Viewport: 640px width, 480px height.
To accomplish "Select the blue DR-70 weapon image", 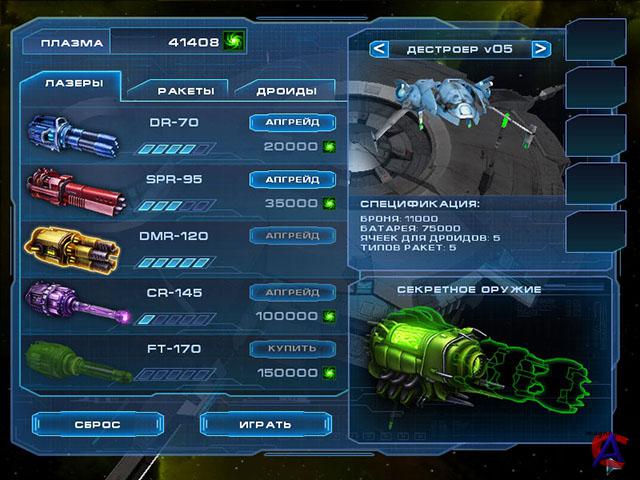I will (75, 135).
